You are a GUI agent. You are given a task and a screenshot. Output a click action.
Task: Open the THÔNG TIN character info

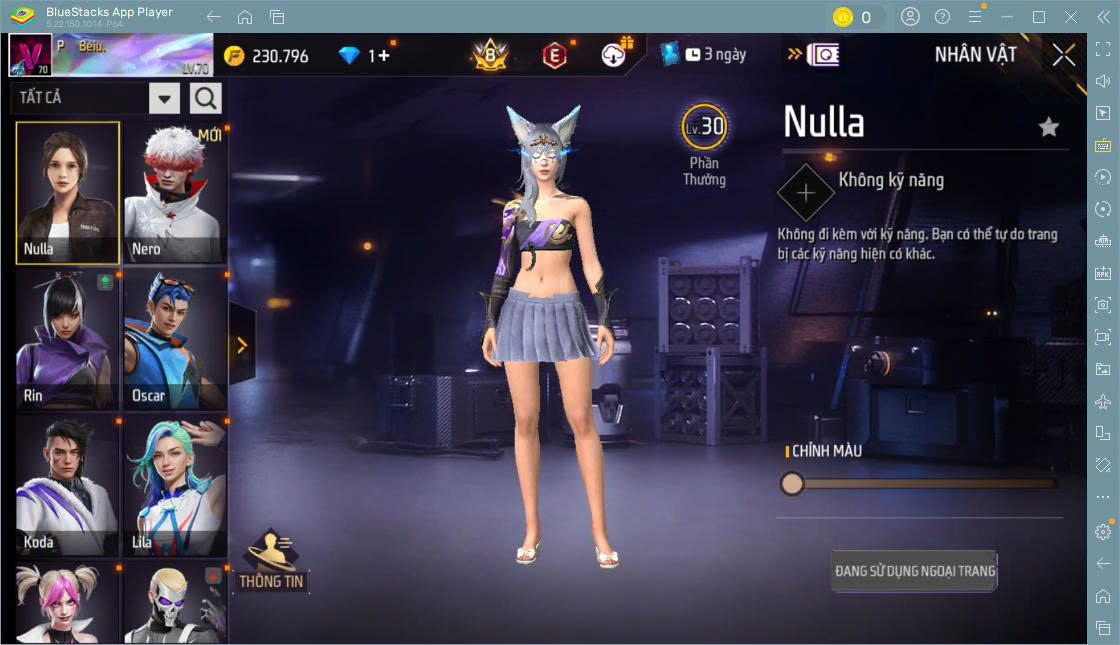(271, 561)
